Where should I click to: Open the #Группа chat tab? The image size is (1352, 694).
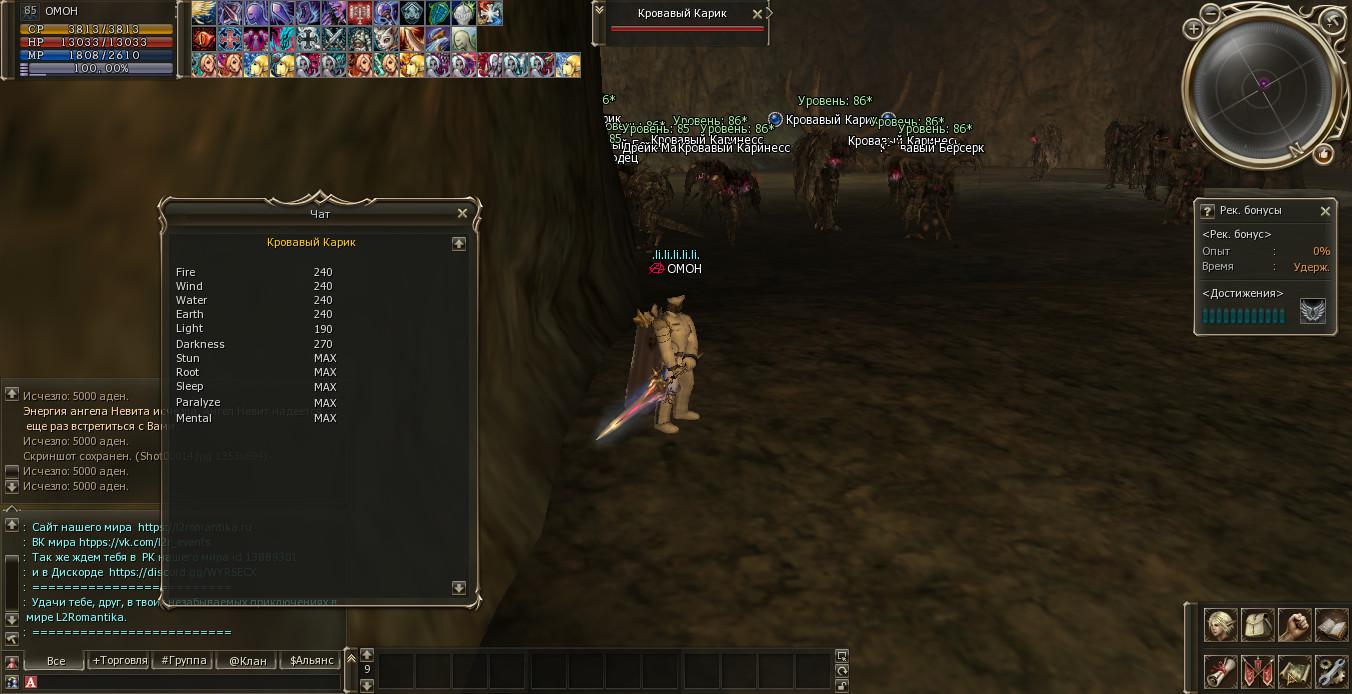point(184,661)
